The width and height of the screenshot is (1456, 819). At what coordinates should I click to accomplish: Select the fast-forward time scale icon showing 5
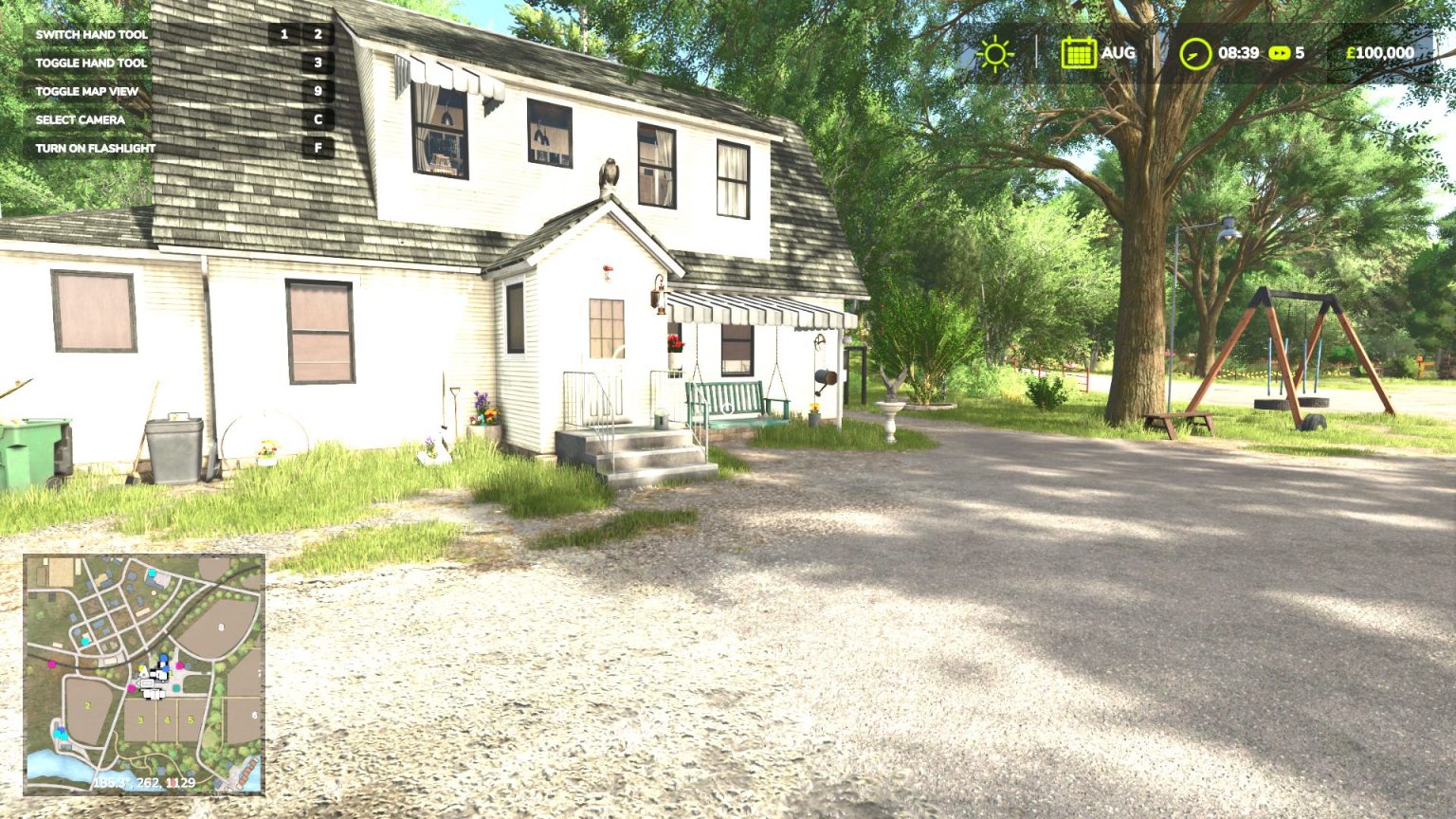(1282, 54)
